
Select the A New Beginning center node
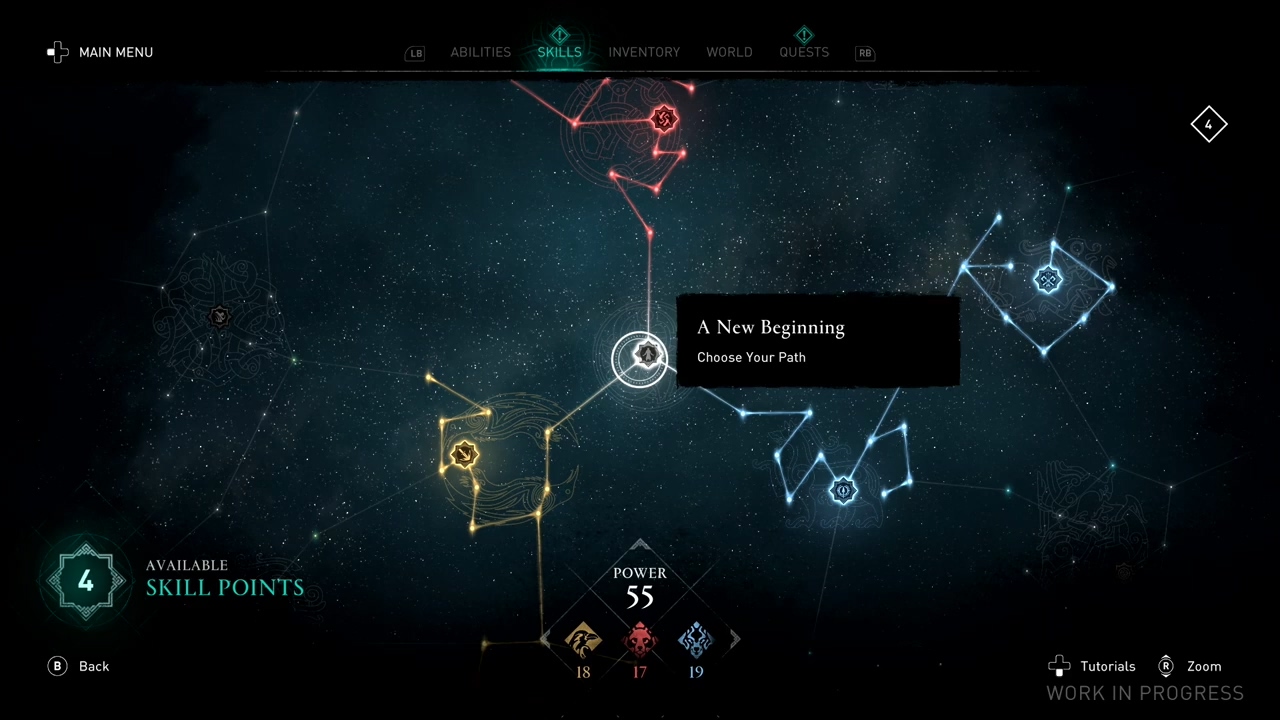click(x=647, y=355)
